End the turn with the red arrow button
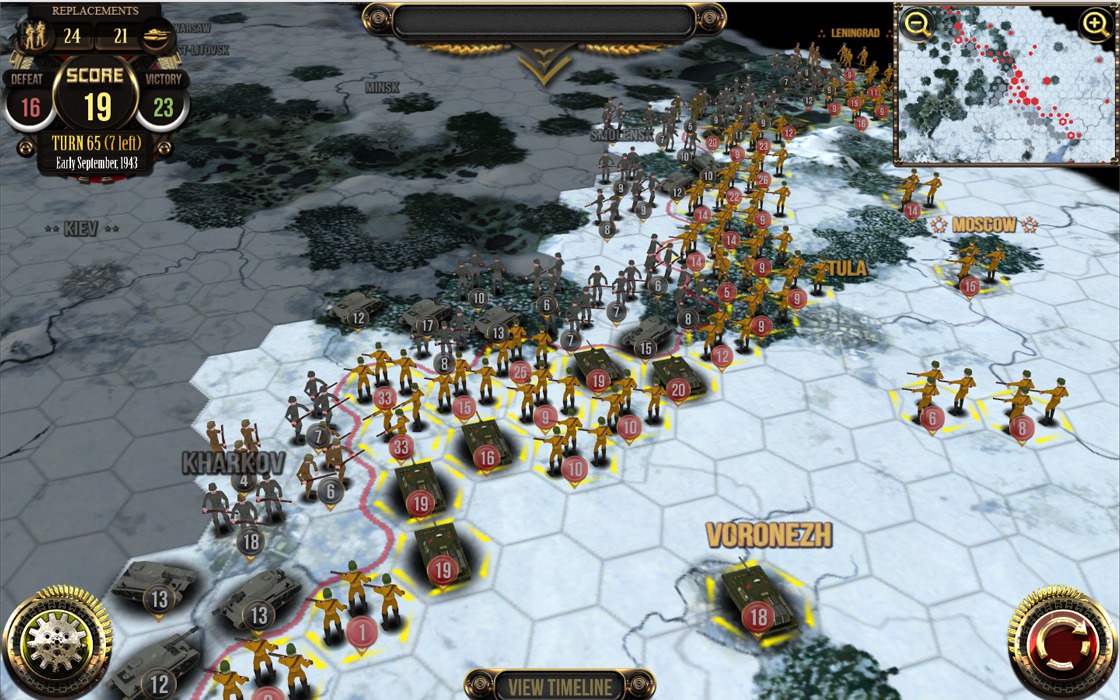Image resolution: width=1120 pixels, height=700 pixels. tap(1062, 642)
